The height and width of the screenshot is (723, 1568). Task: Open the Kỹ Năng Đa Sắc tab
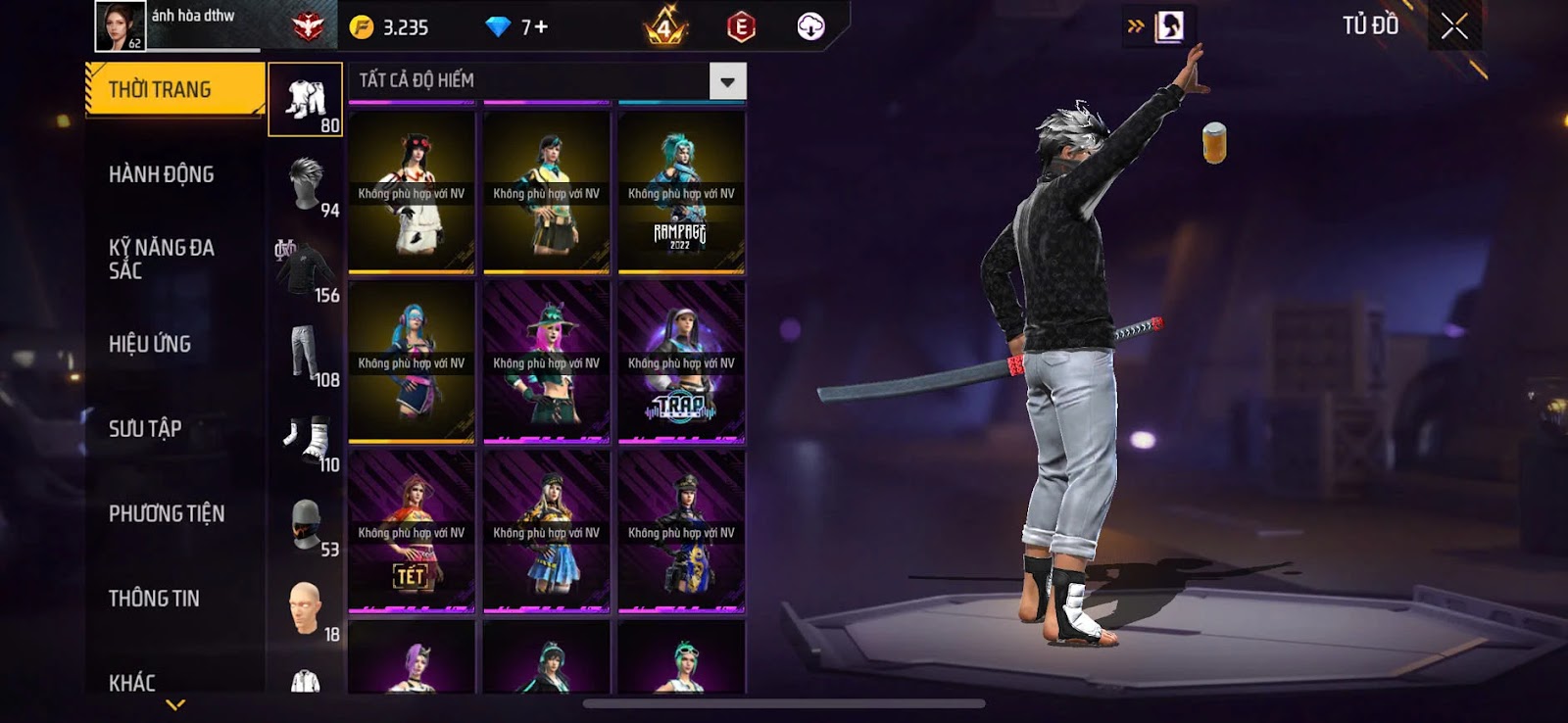[x=162, y=259]
